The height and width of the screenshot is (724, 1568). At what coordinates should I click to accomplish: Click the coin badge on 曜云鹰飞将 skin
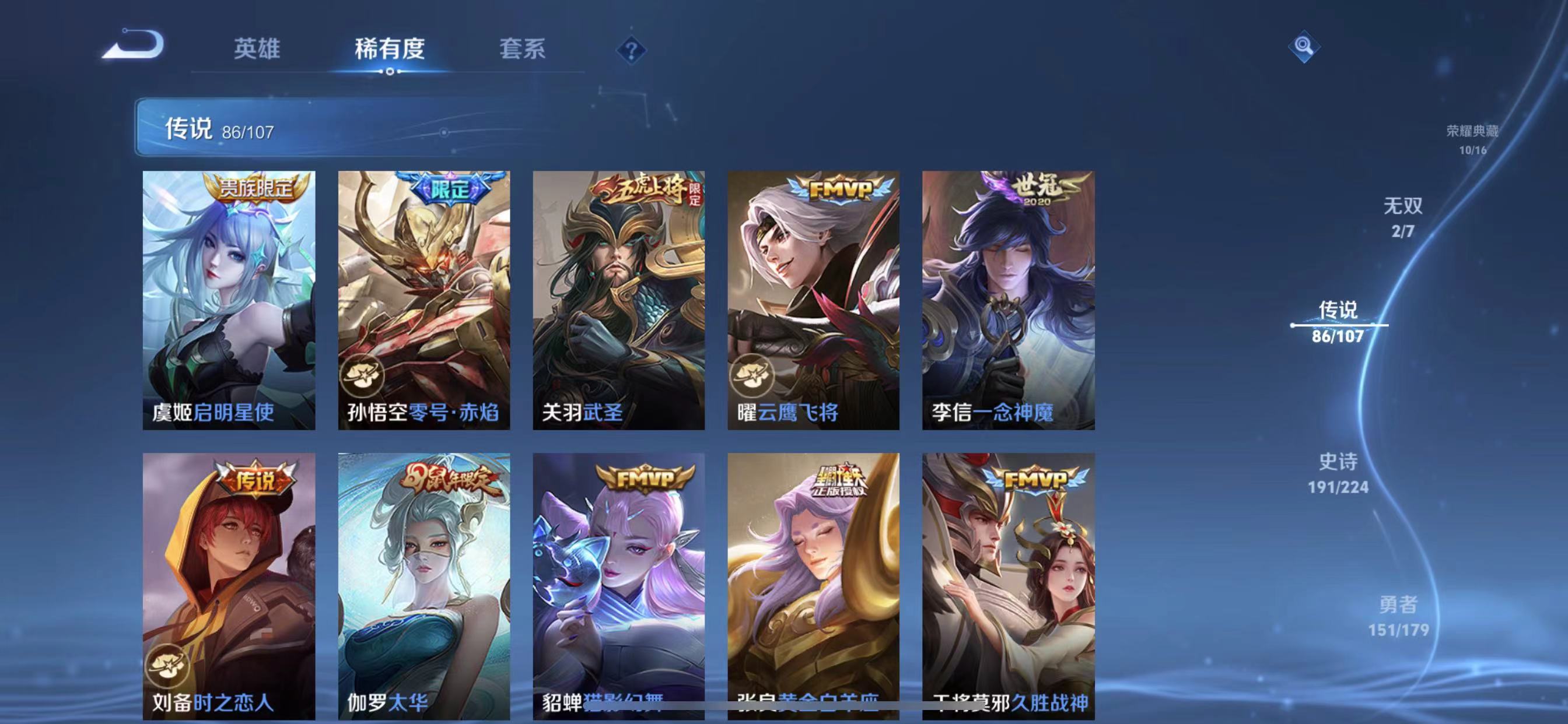pyautogui.click(x=753, y=377)
